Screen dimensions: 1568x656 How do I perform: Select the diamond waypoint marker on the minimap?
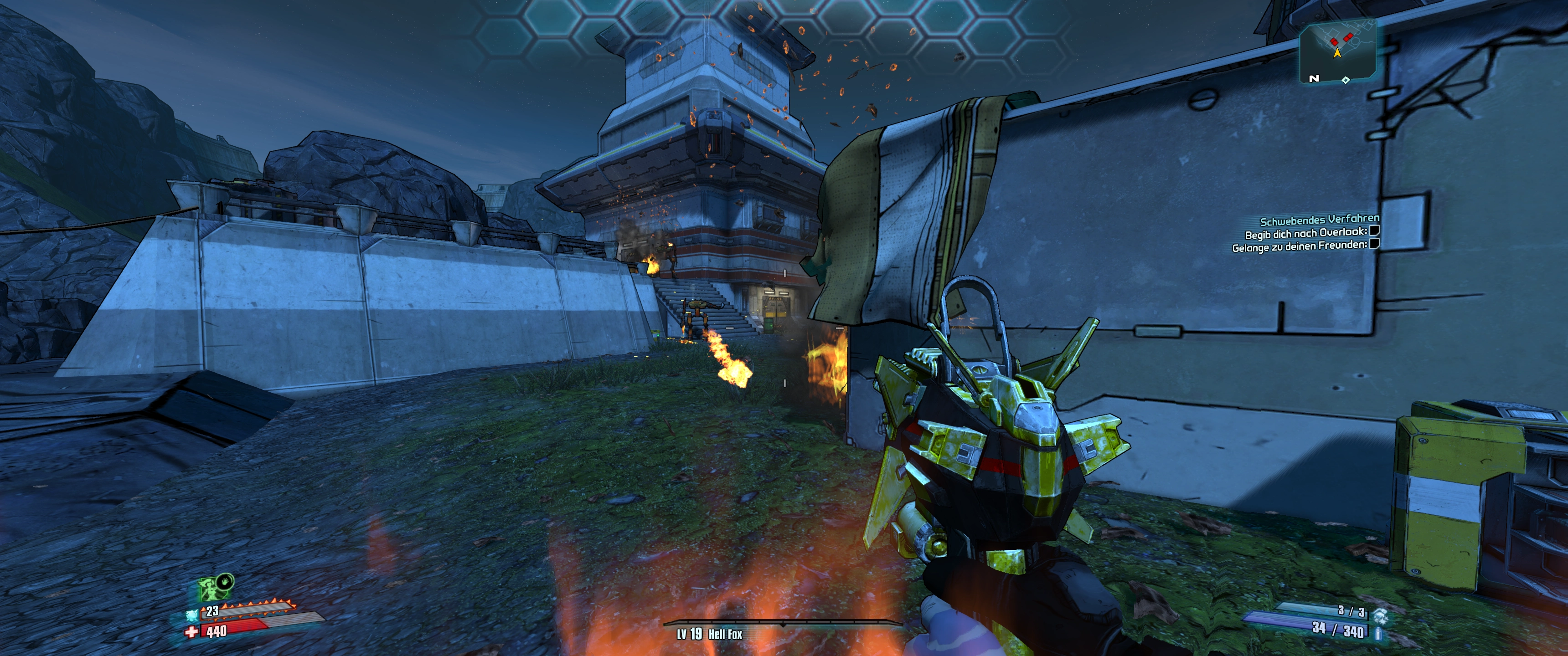pos(1346,80)
